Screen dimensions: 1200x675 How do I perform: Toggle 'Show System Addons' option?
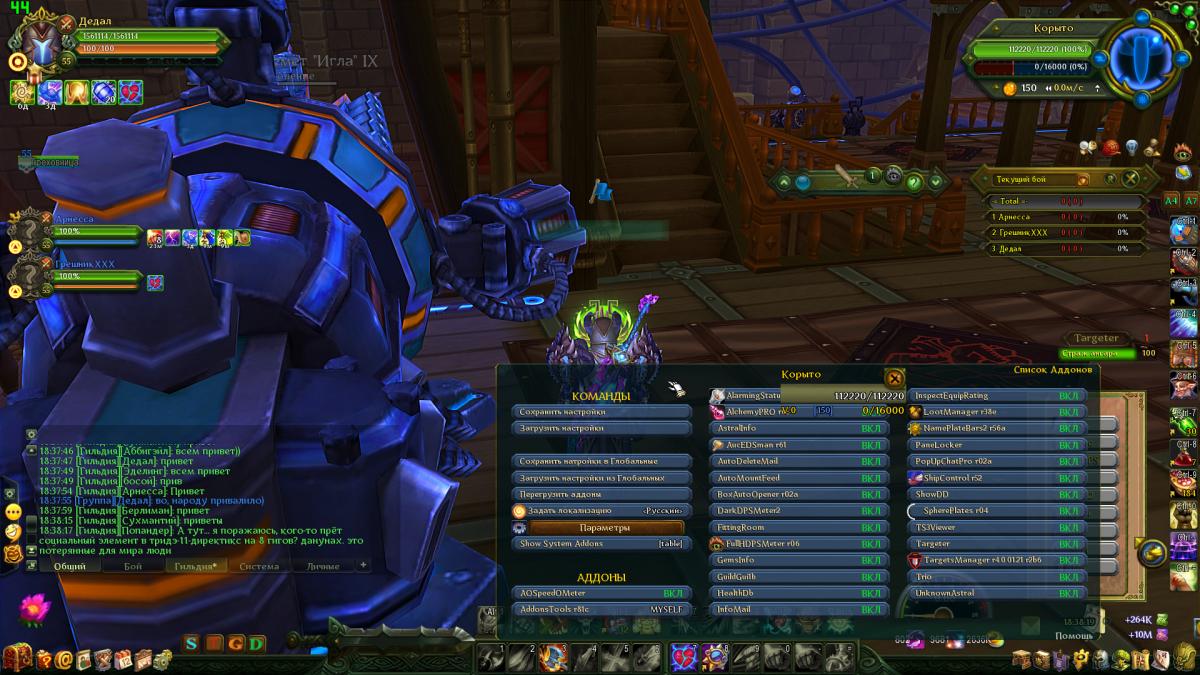pos(601,544)
